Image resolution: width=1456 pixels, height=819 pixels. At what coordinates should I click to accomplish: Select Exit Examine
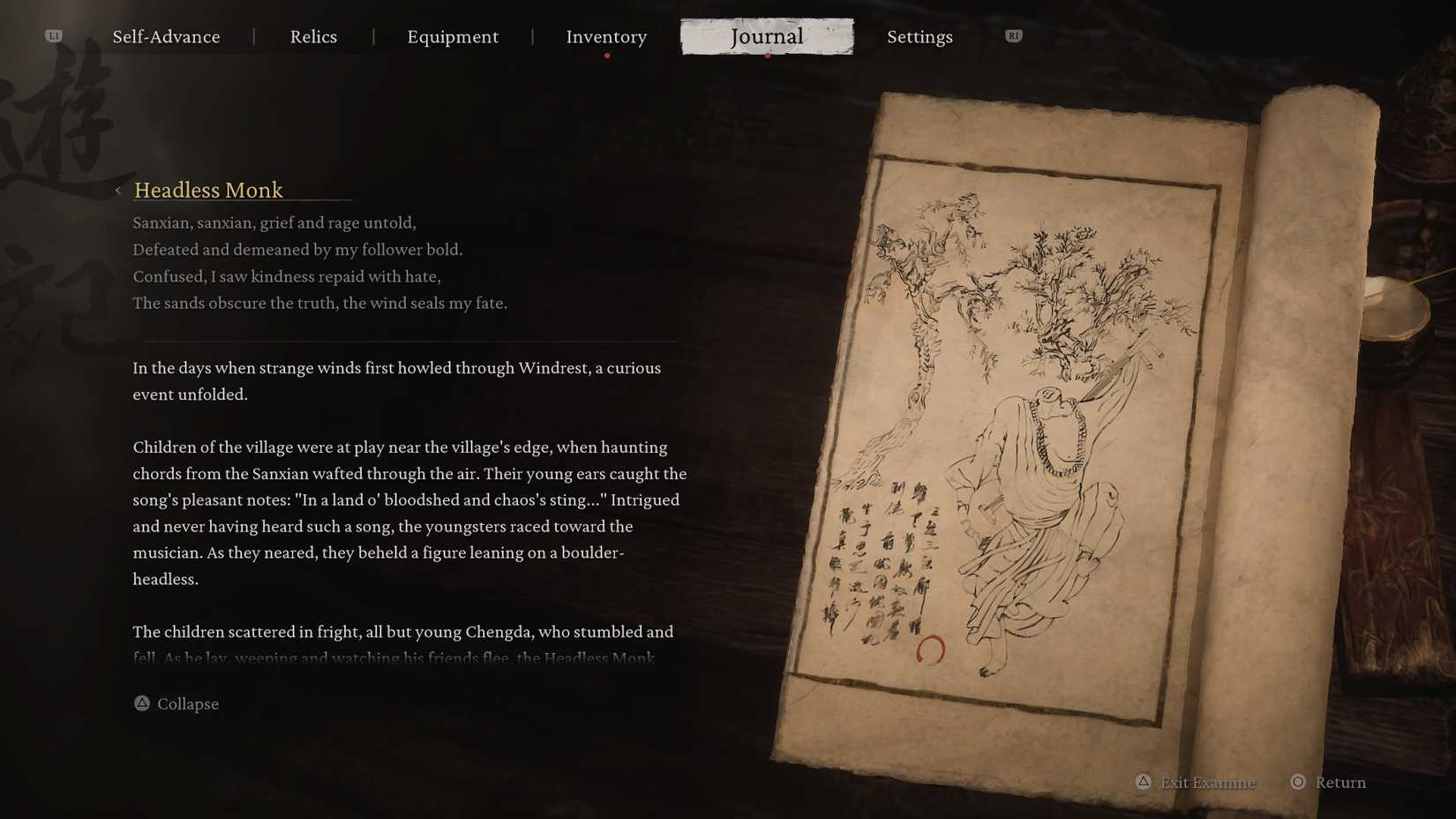1208,782
